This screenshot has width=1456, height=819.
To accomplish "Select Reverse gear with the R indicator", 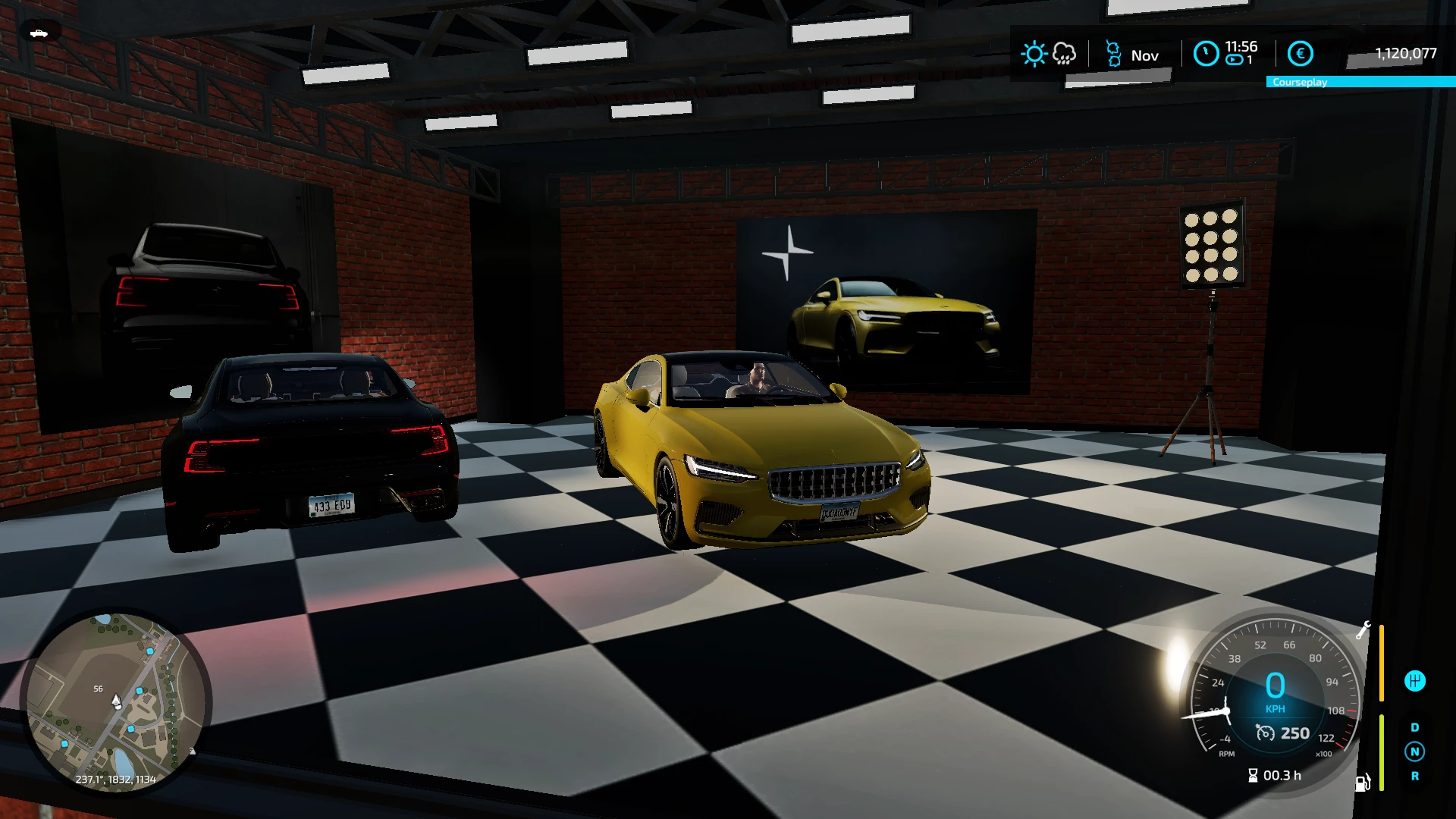I will coord(1415,776).
